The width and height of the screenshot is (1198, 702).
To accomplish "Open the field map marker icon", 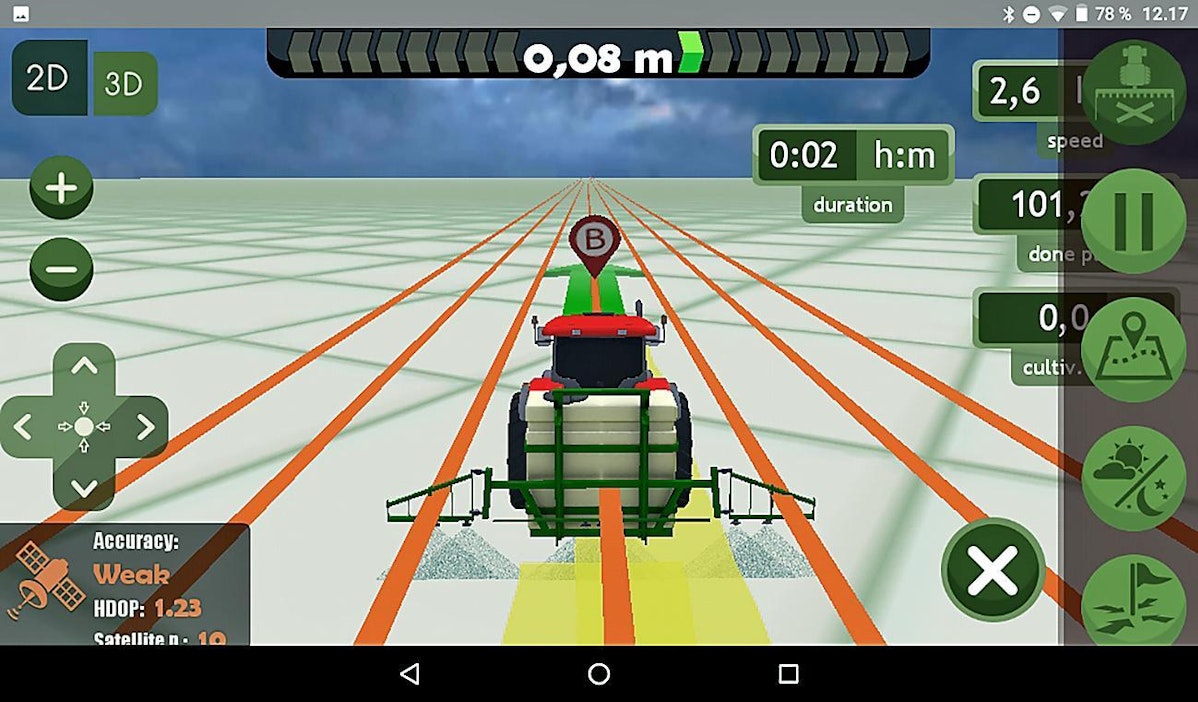I will click(x=1133, y=350).
